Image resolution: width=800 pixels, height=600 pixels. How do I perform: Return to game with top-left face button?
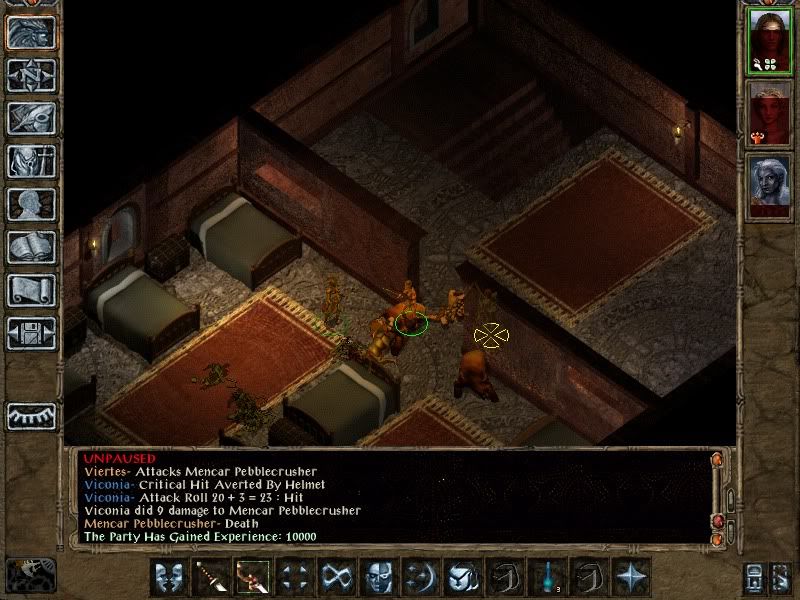31,32
